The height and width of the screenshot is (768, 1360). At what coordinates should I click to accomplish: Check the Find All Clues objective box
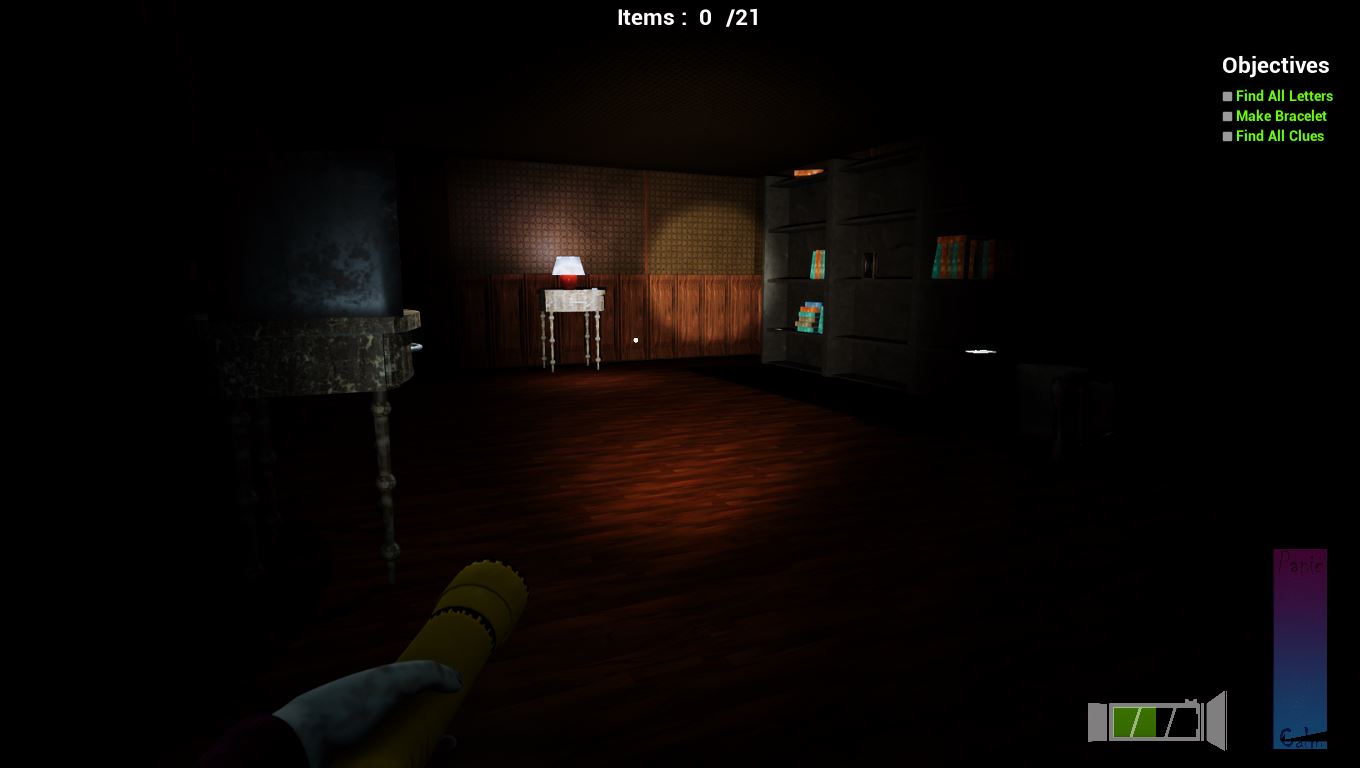(x=1227, y=136)
